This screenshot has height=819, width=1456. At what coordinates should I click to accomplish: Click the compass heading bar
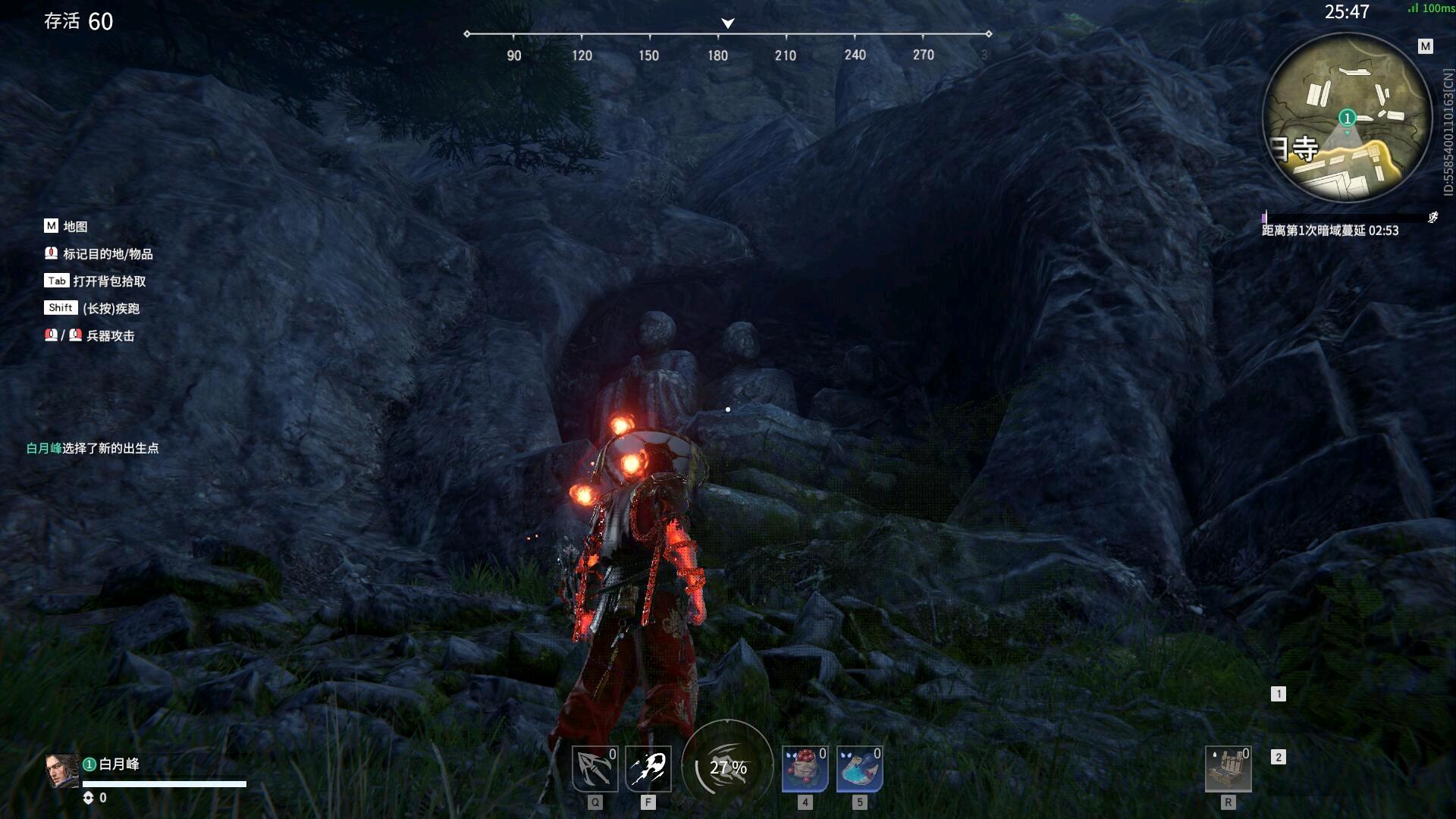[727, 35]
